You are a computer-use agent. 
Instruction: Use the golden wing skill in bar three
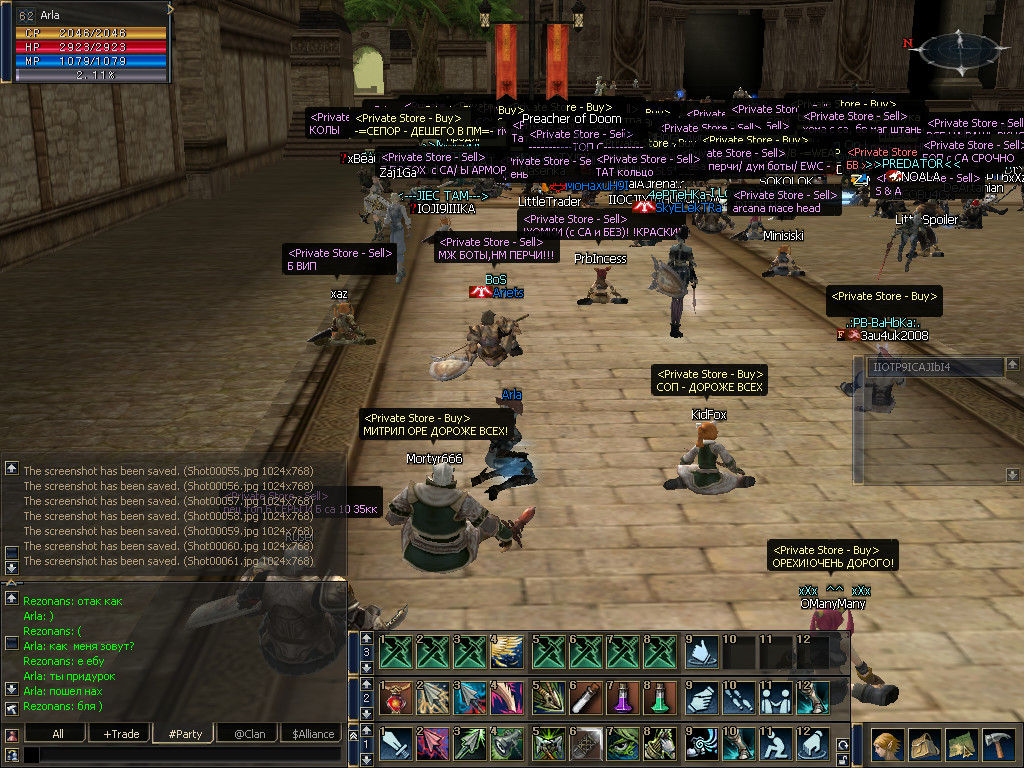point(509,651)
